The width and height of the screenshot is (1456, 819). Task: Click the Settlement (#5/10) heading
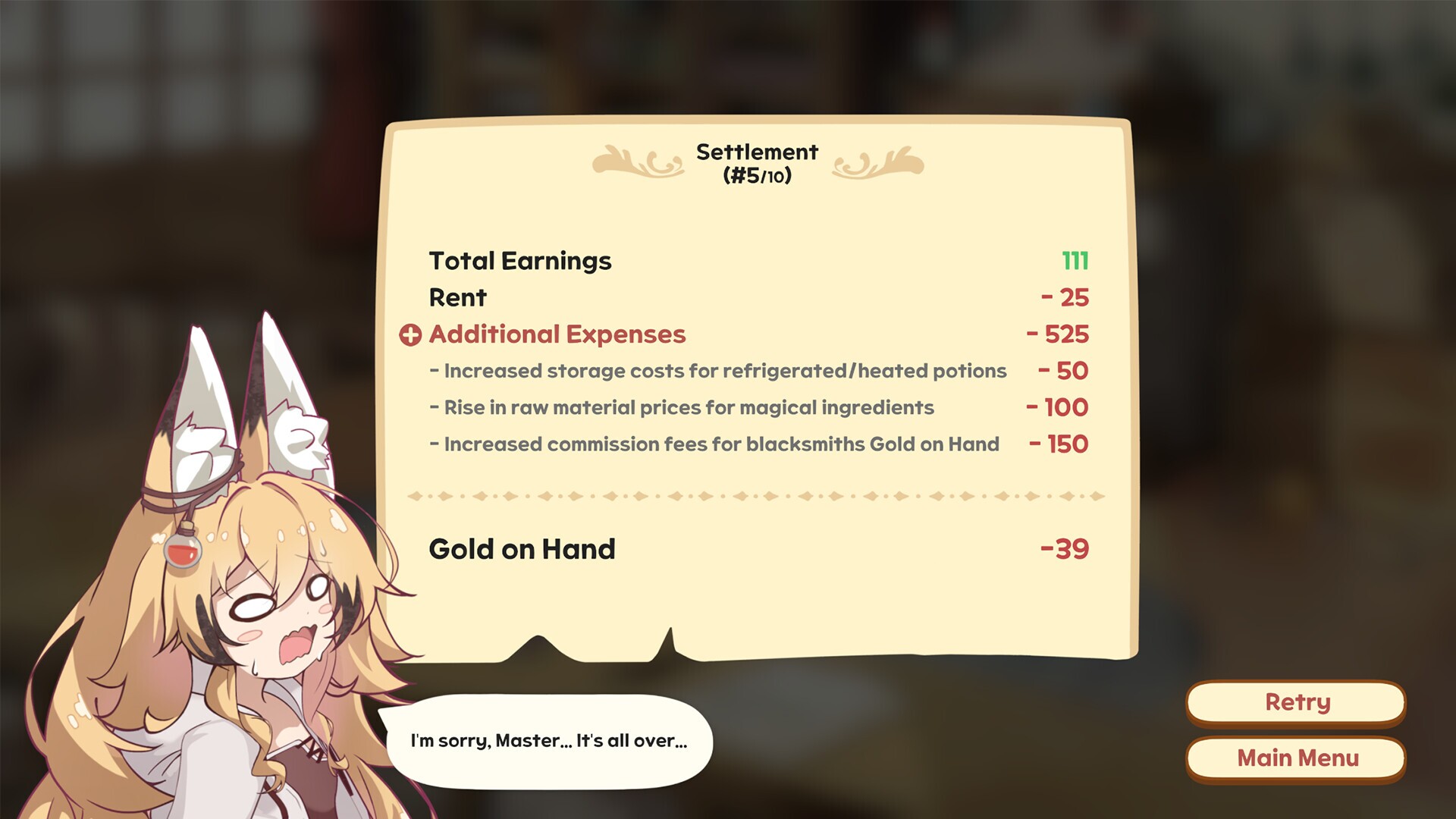[756, 162]
